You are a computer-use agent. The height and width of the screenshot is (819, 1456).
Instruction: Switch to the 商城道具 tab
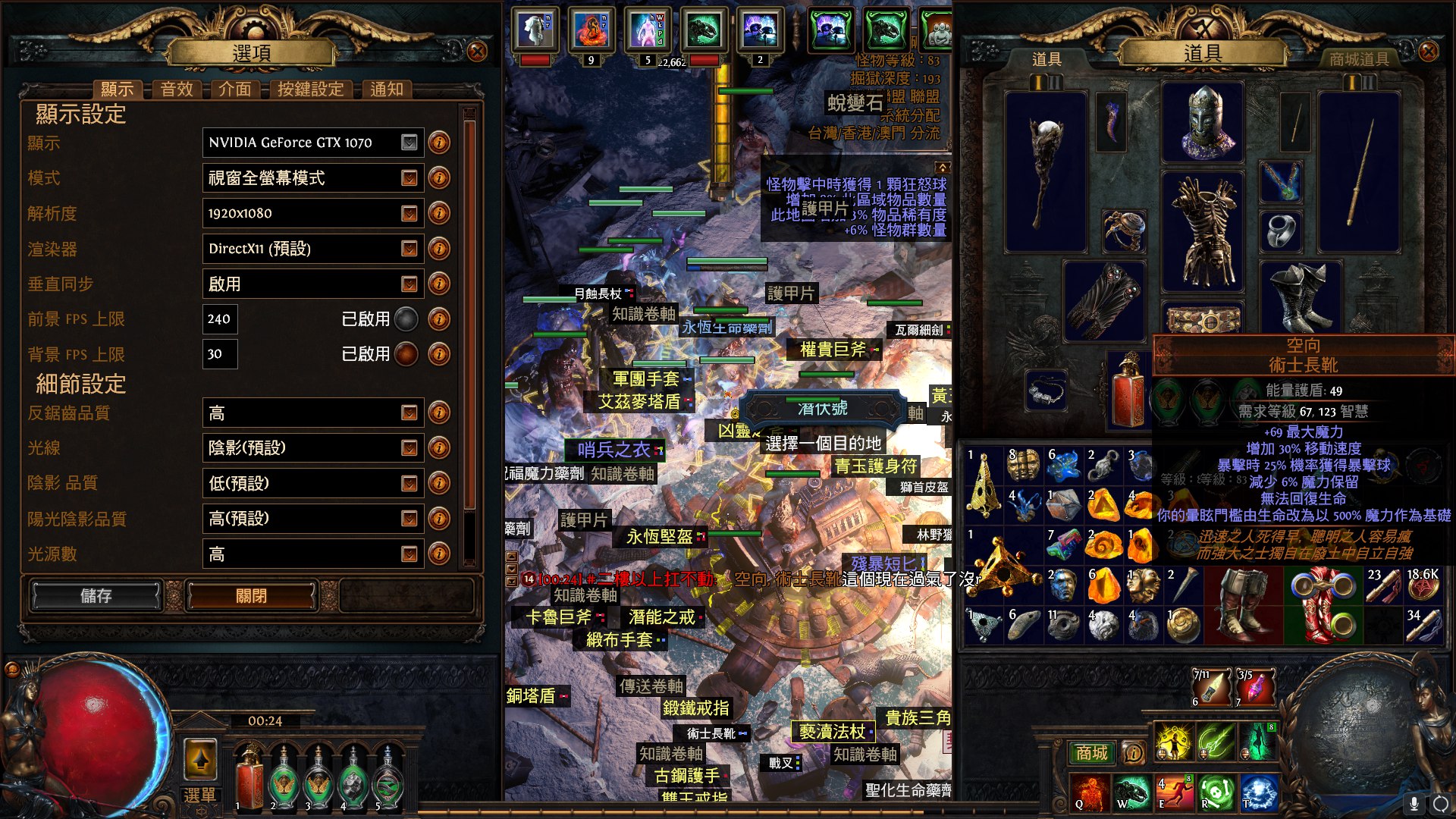[x=1359, y=59]
